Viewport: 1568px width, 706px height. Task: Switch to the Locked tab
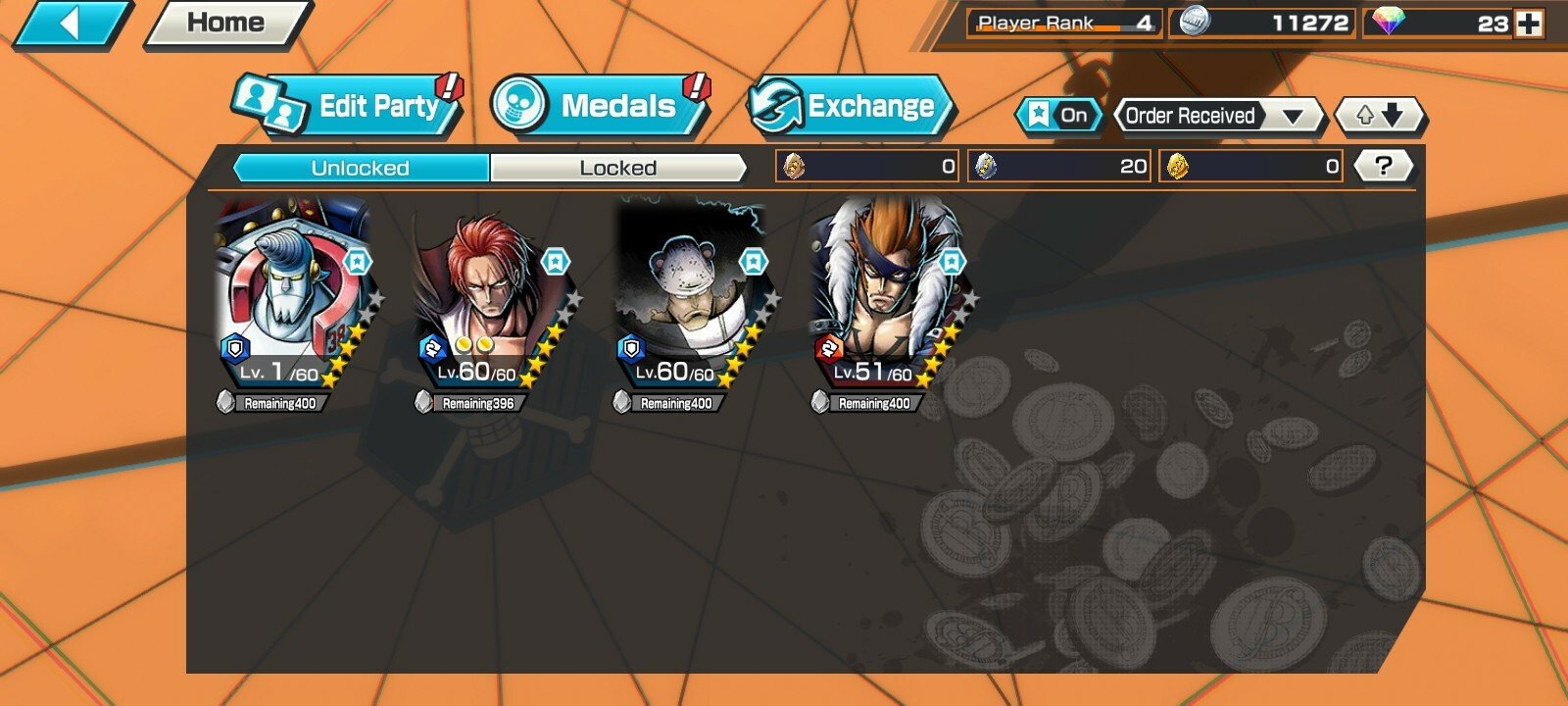pyautogui.click(x=617, y=168)
